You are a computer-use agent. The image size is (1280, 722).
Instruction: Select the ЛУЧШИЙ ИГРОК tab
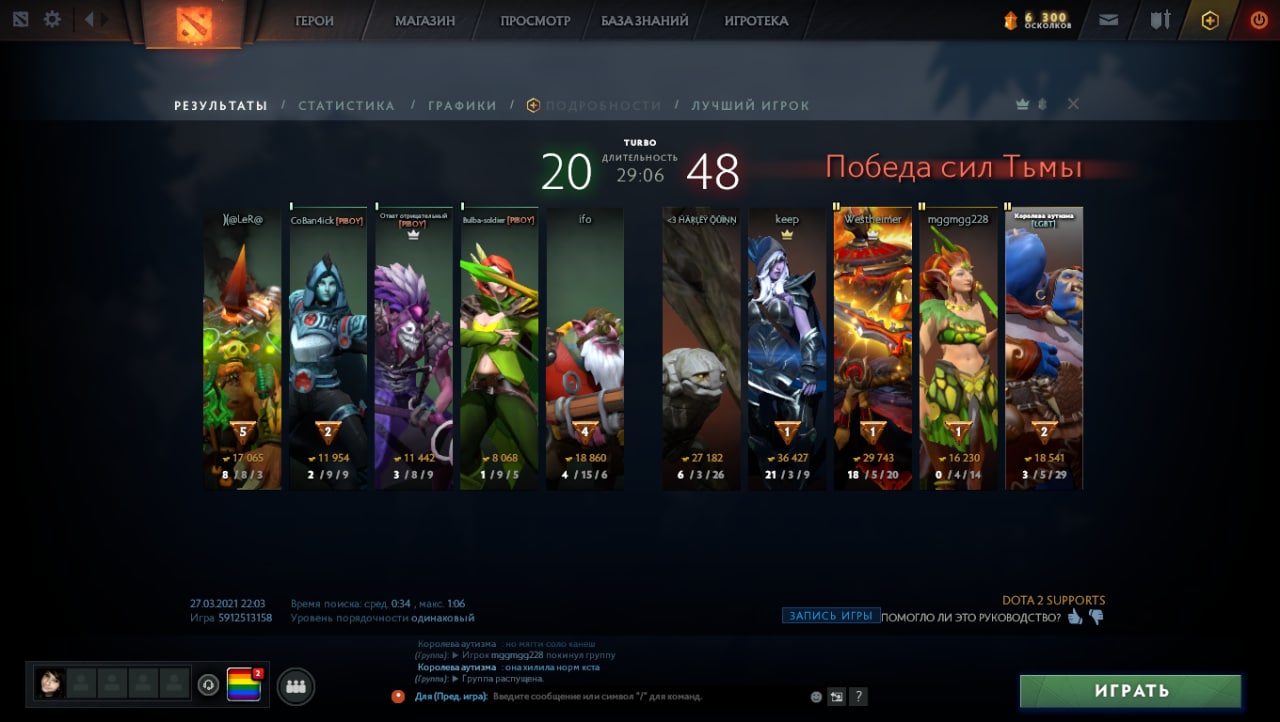[750, 105]
